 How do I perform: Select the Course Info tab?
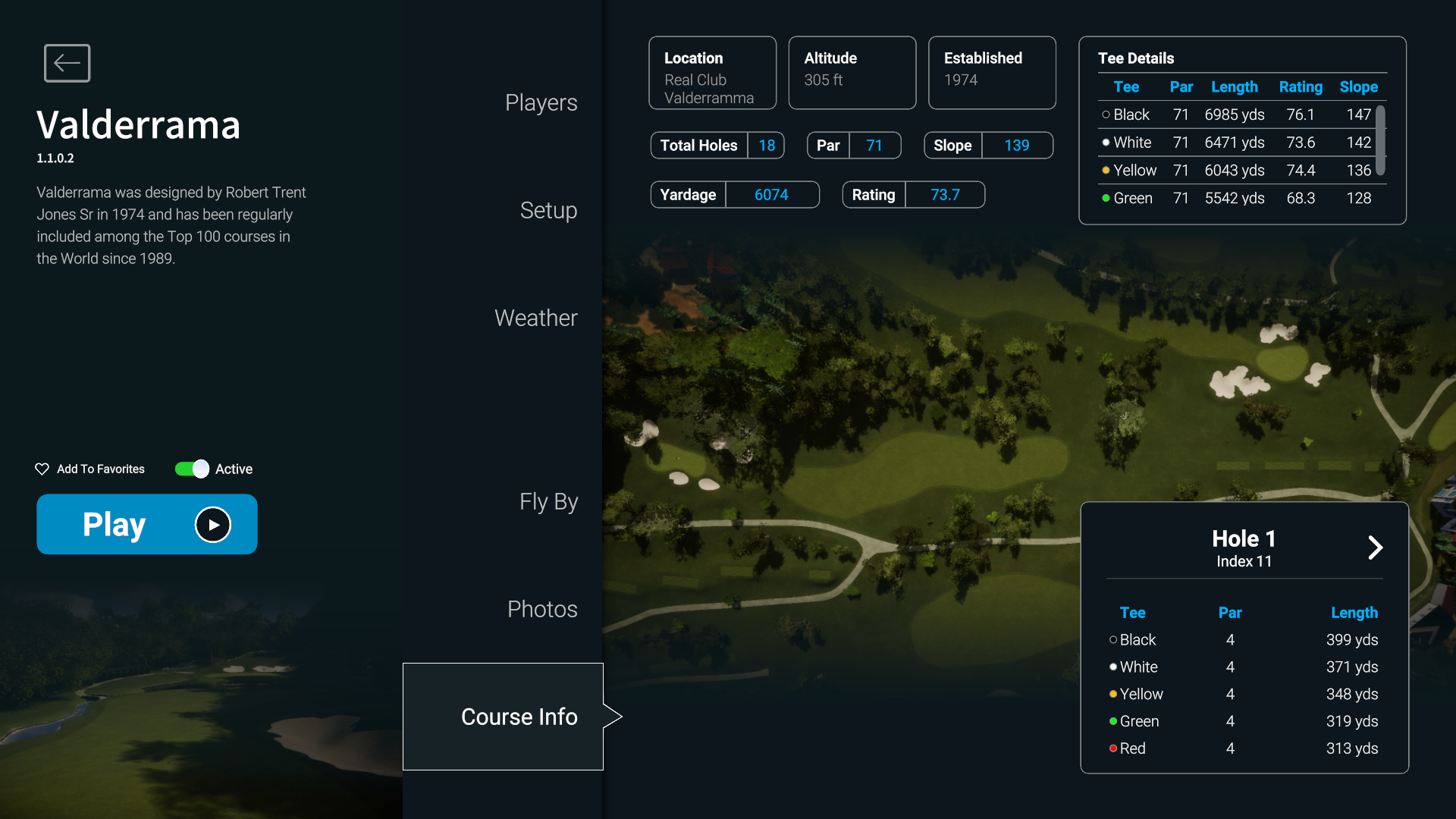pyautogui.click(x=519, y=717)
